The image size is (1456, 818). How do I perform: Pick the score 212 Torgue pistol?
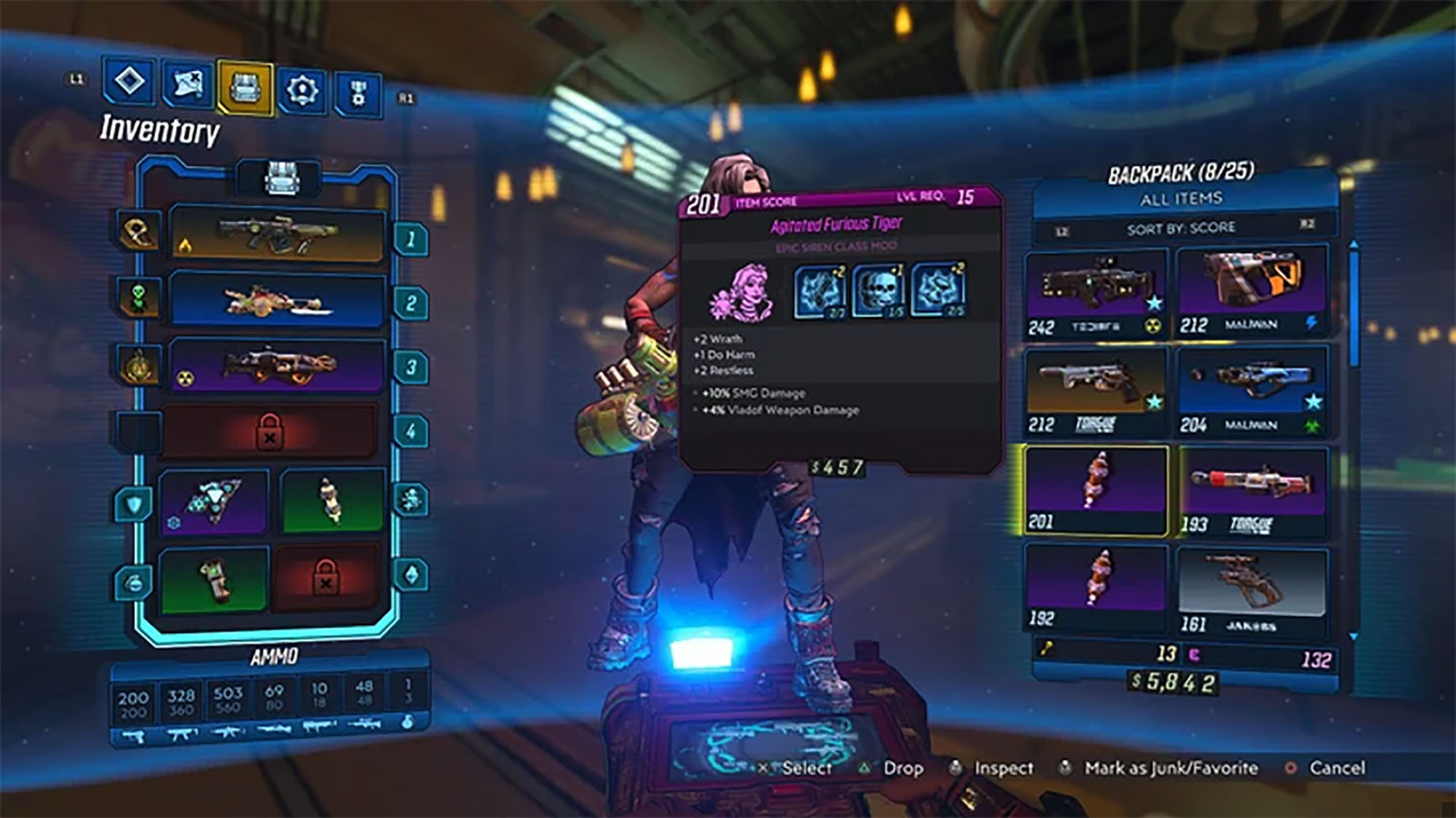(1096, 392)
